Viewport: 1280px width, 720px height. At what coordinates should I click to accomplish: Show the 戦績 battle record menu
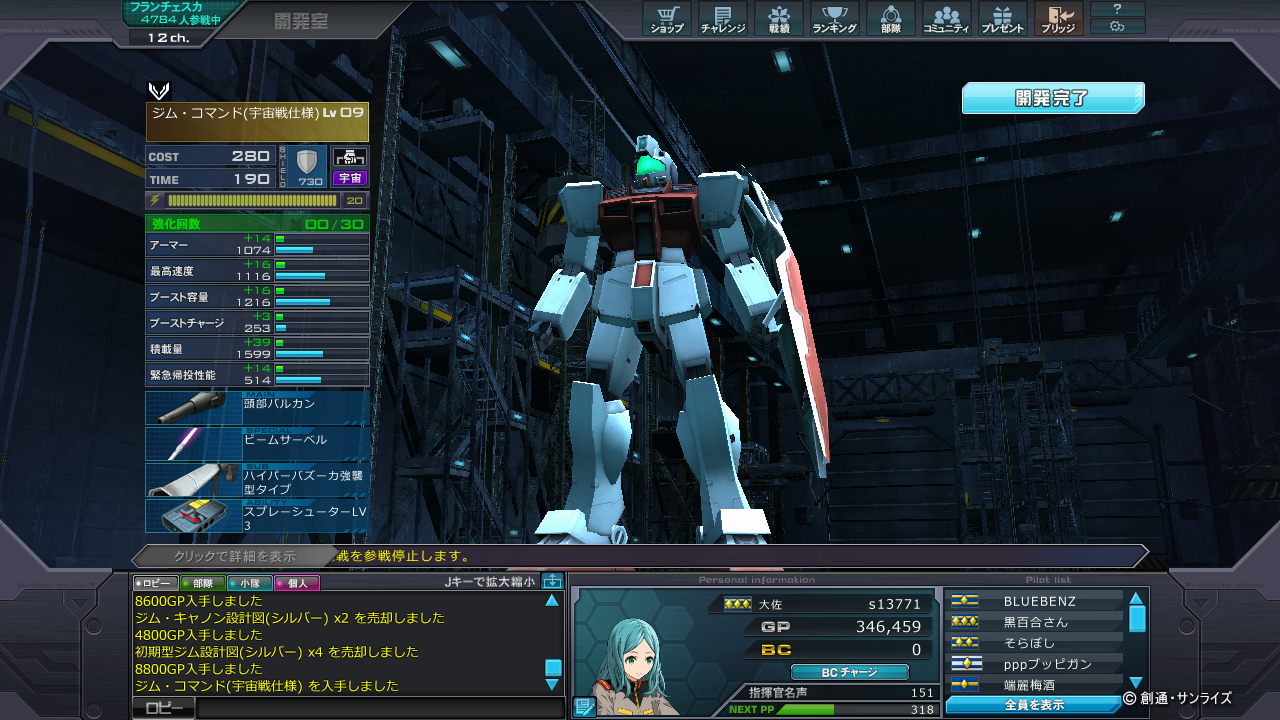(779, 19)
